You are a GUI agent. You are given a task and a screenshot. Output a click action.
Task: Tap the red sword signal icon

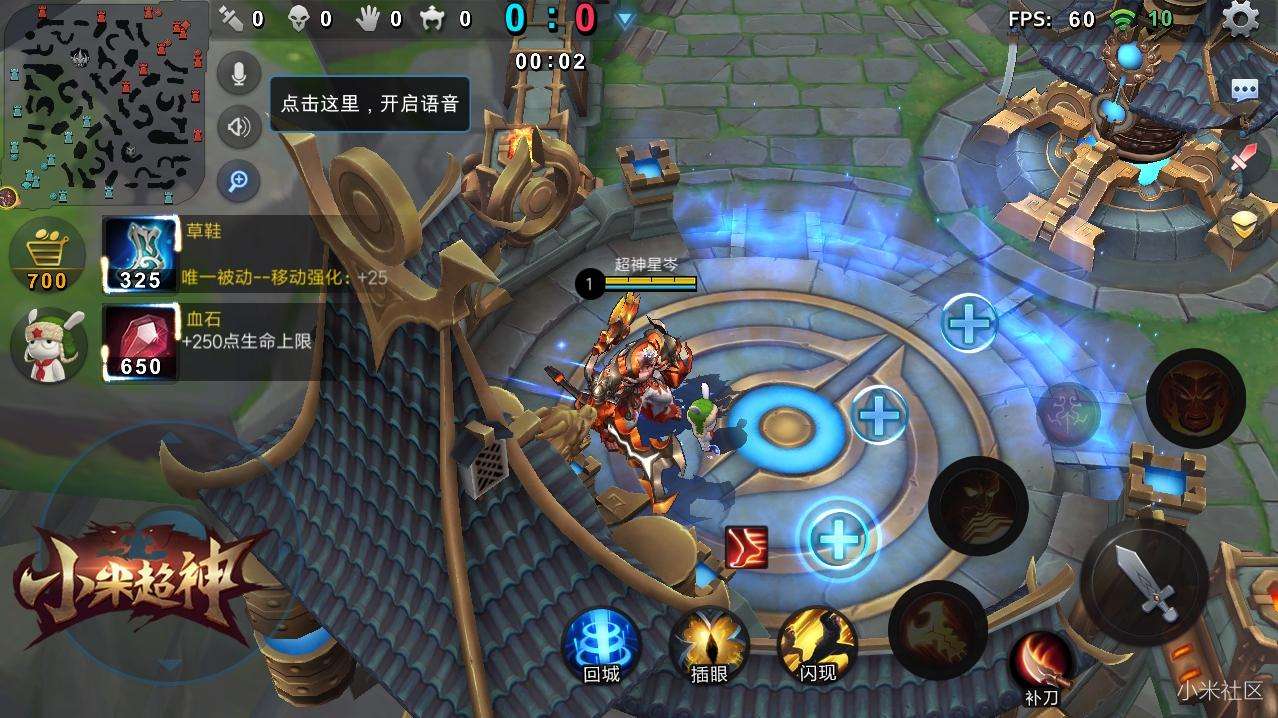[x=1244, y=158]
